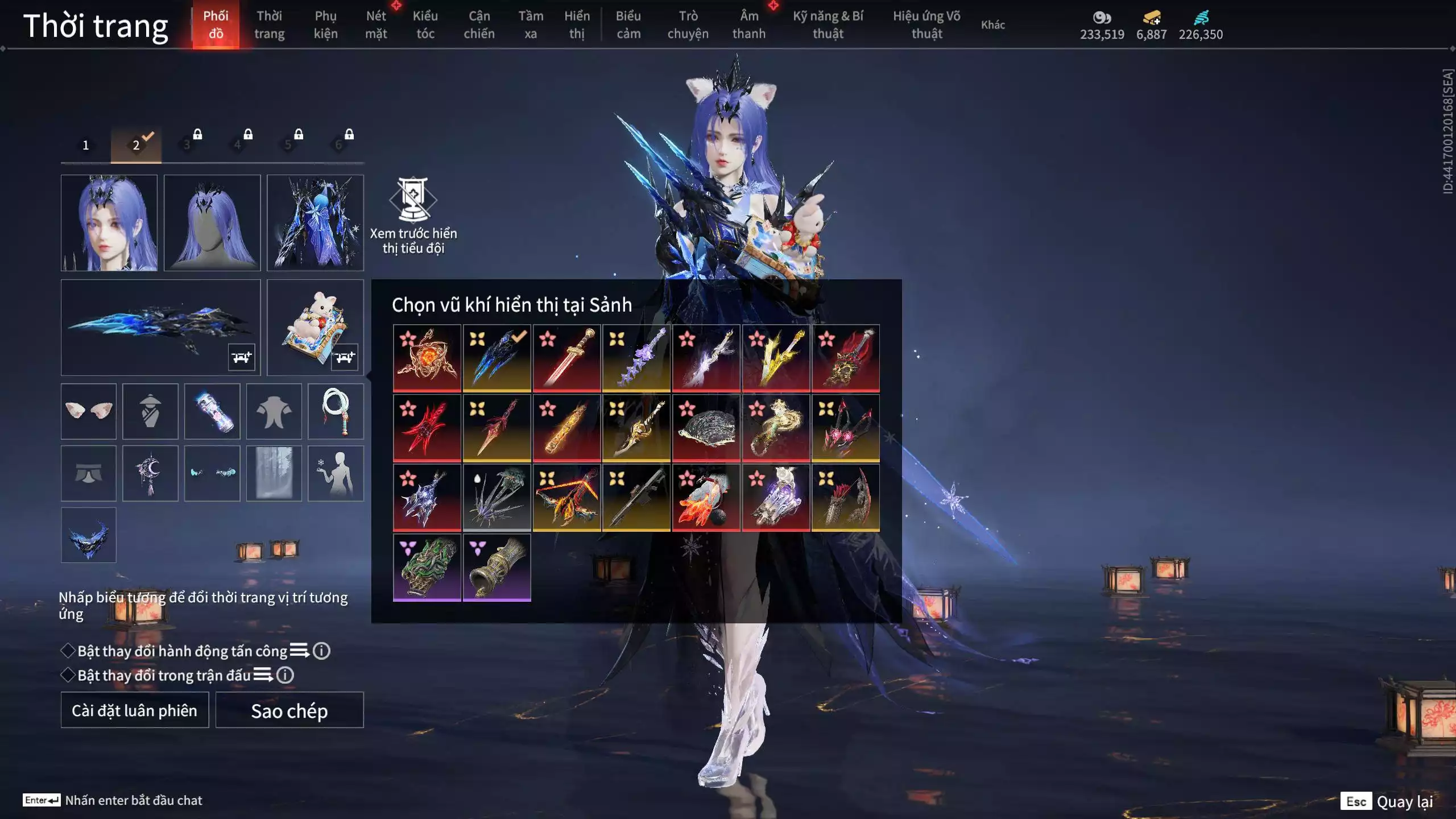
Task: Enable Bật thay đổi trong trận đấu
Action: click(x=68, y=675)
